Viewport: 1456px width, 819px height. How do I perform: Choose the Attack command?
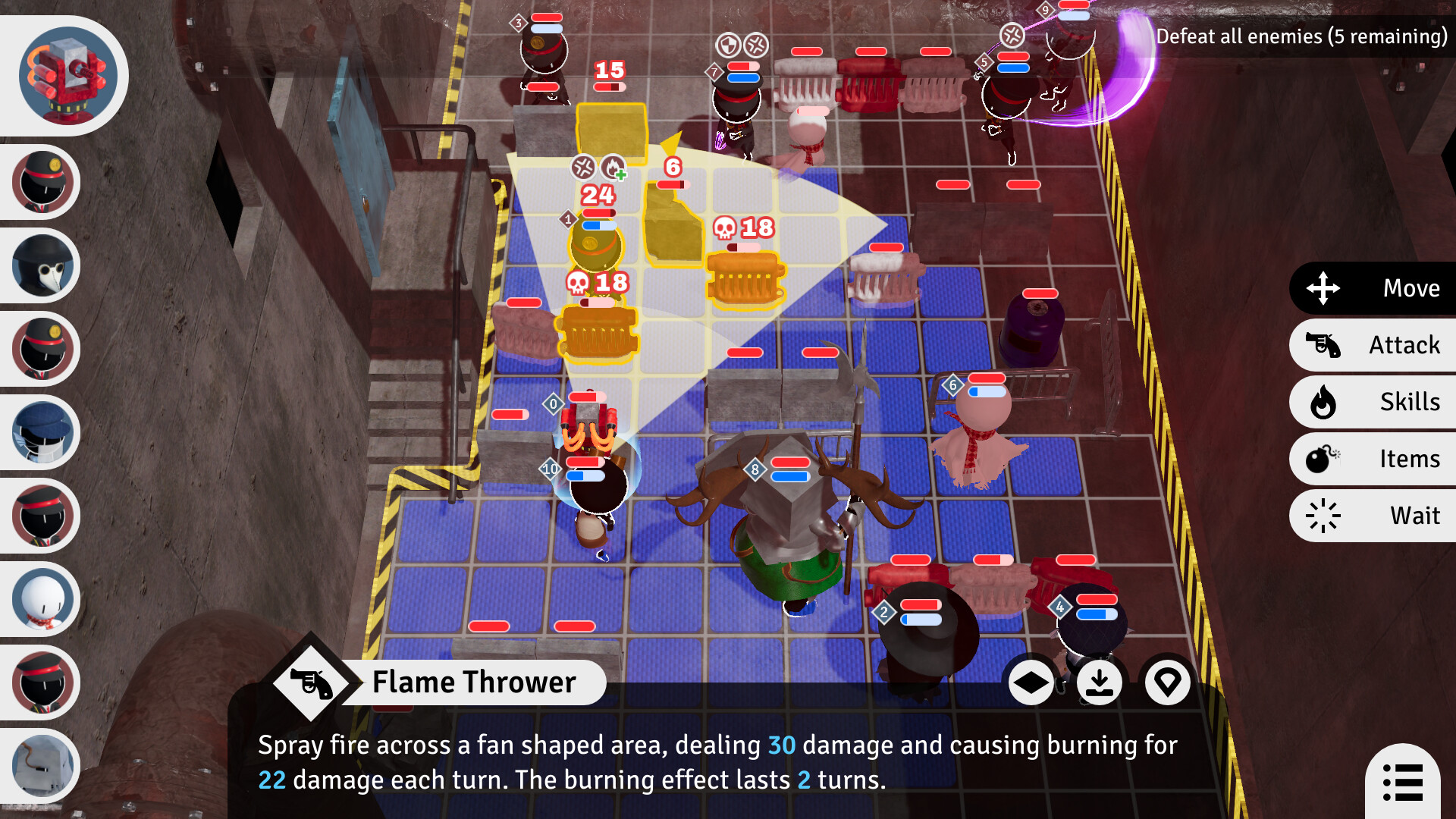pyautogui.click(x=1373, y=345)
